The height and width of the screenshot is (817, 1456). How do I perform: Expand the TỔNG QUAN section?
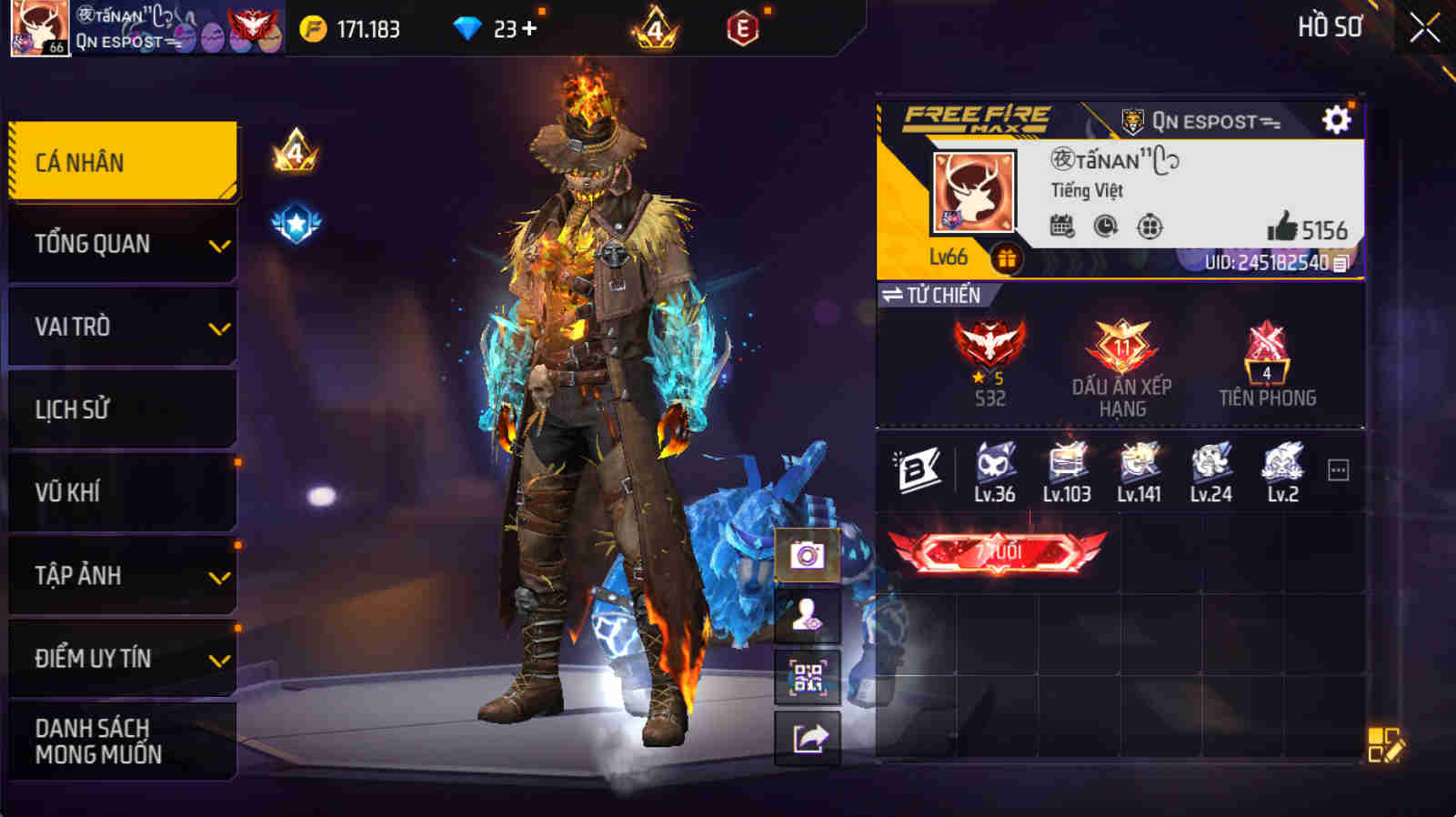coord(123,243)
